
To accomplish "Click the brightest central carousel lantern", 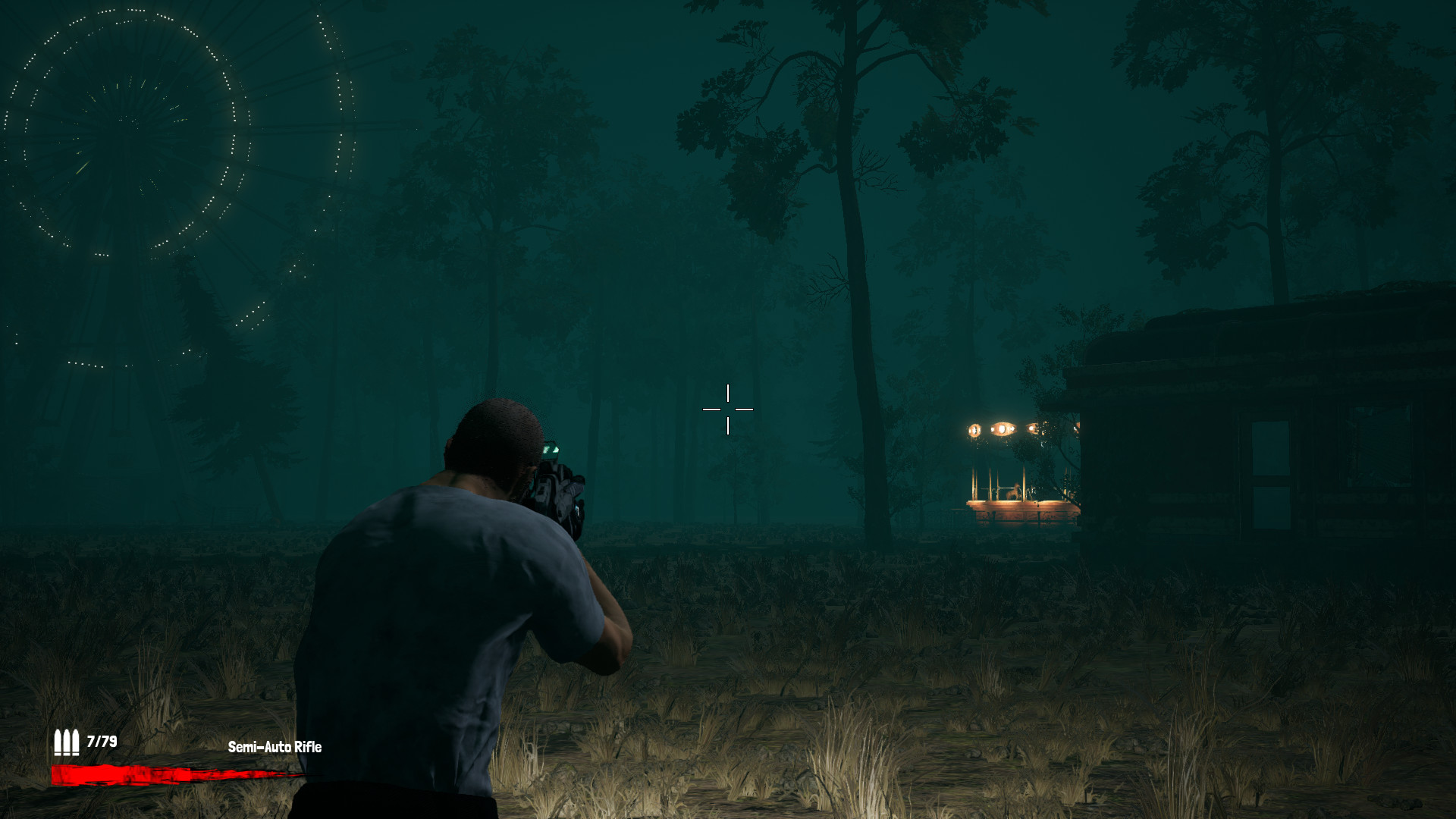I will (1003, 428).
